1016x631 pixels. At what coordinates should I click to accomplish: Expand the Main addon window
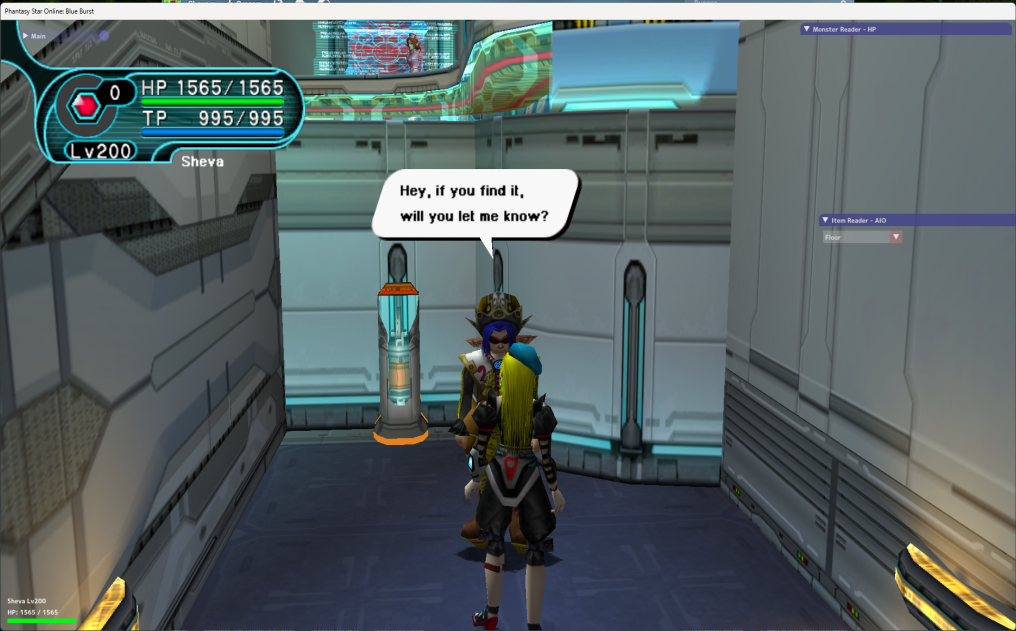tap(25, 36)
